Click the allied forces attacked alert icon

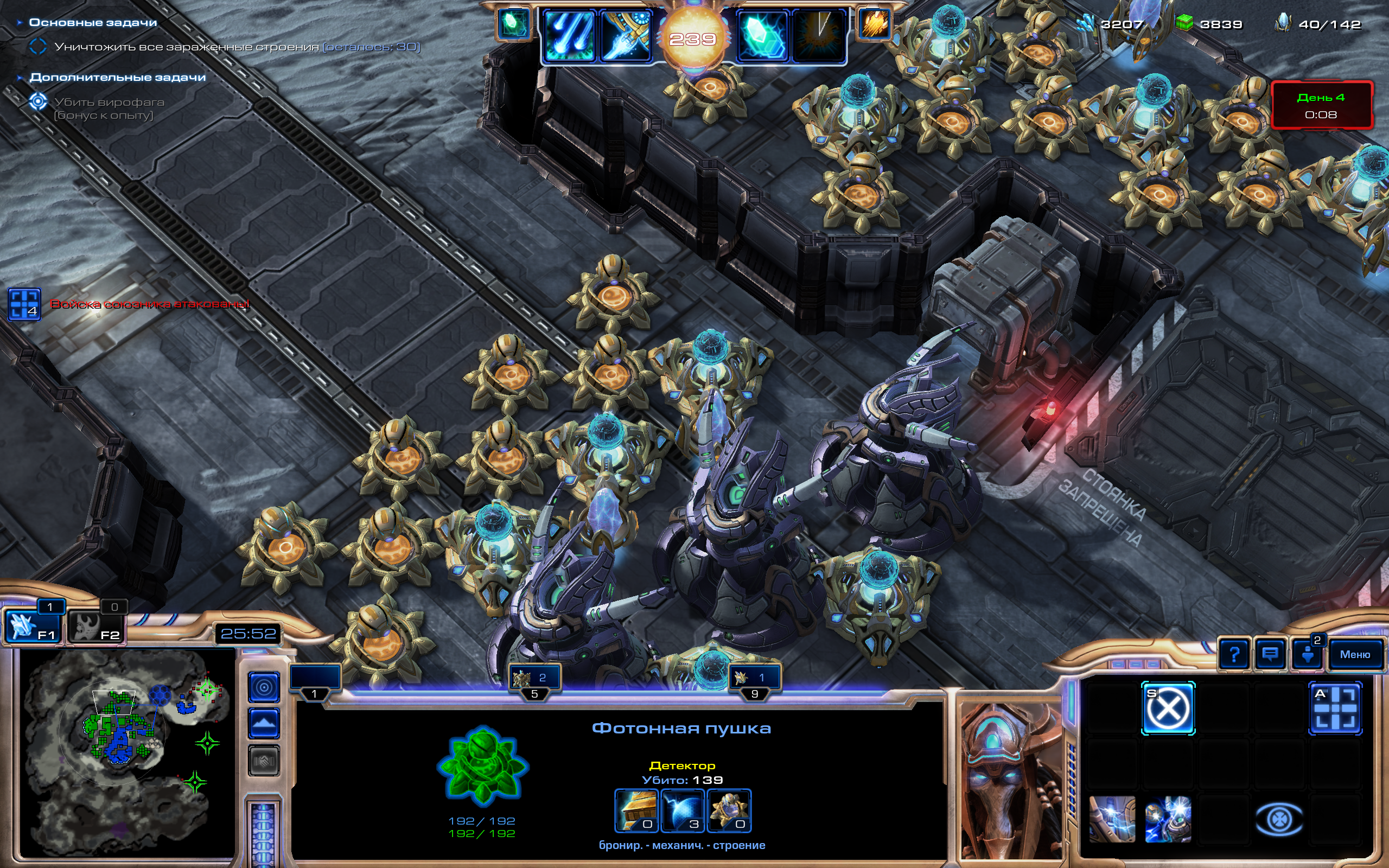pos(24,304)
